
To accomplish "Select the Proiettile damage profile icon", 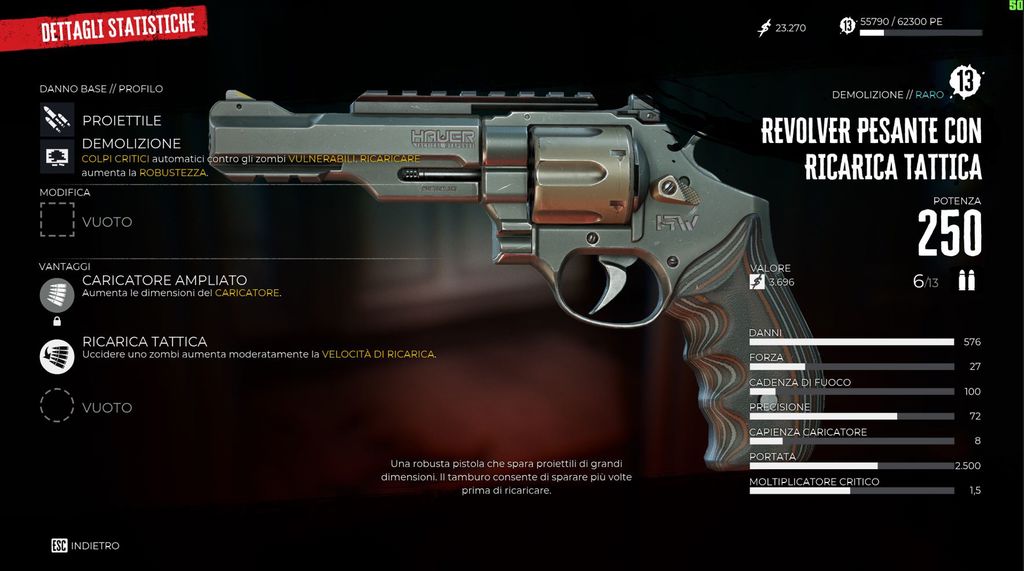I will tap(57, 120).
